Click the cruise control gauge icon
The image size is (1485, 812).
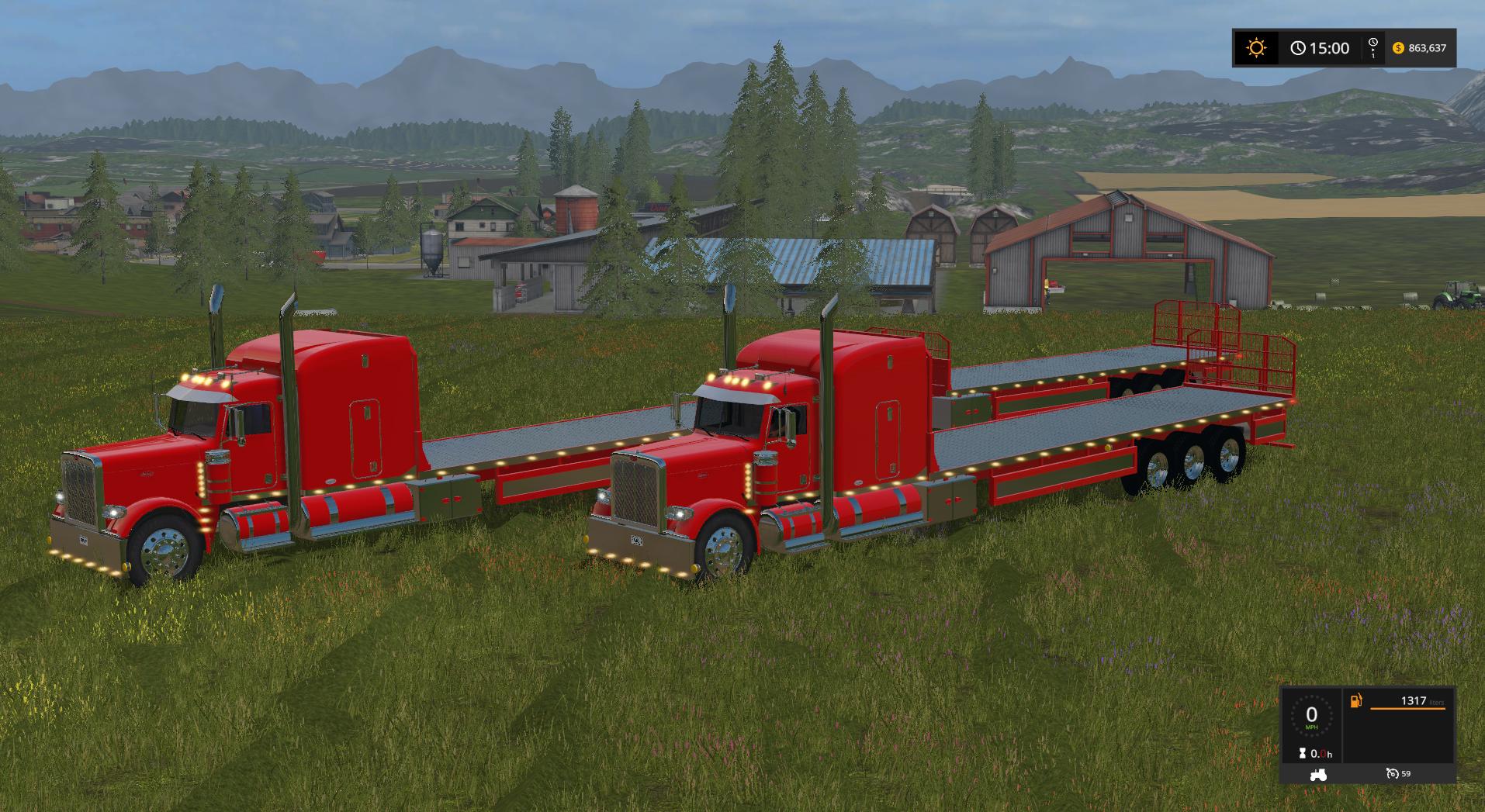pyautogui.click(x=1392, y=774)
